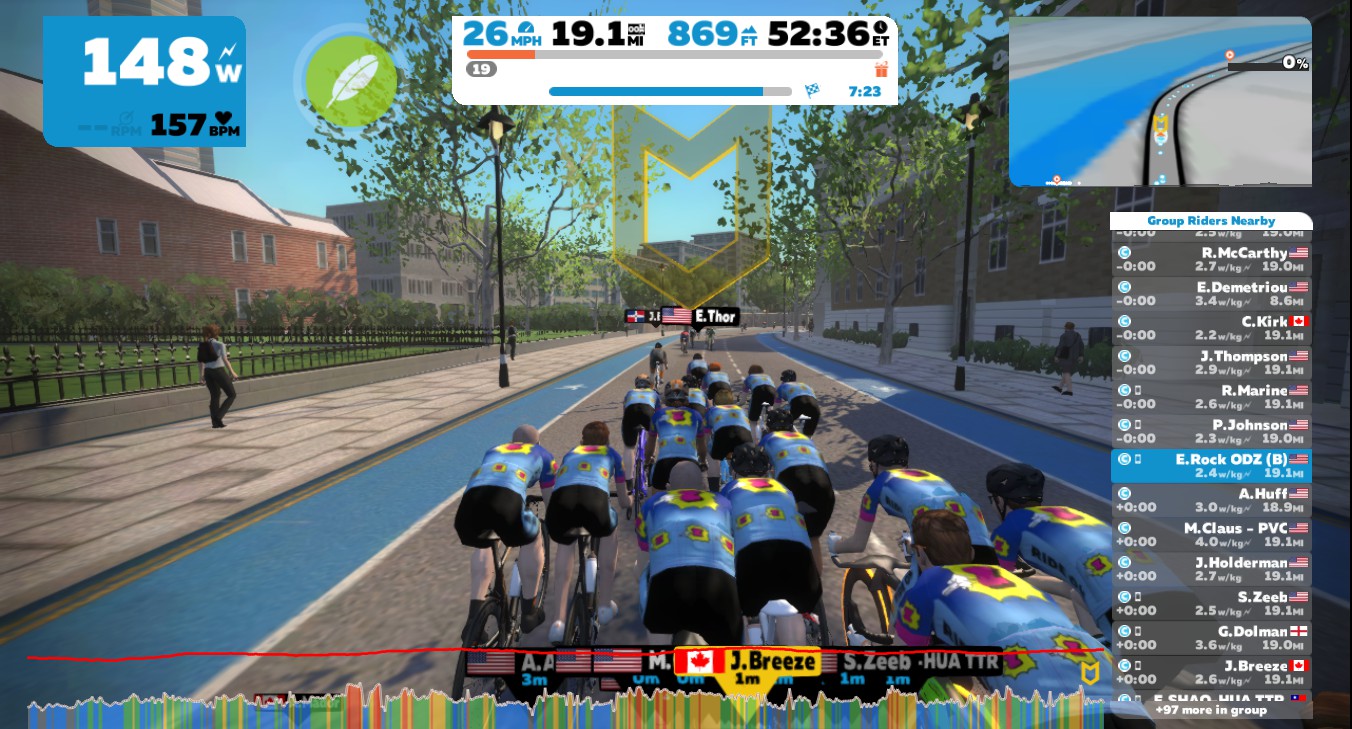Image resolution: width=1352 pixels, height=729 pixels.
Task: Open the minimap view
Action: pyautogui.click(x=1160, y=101)
